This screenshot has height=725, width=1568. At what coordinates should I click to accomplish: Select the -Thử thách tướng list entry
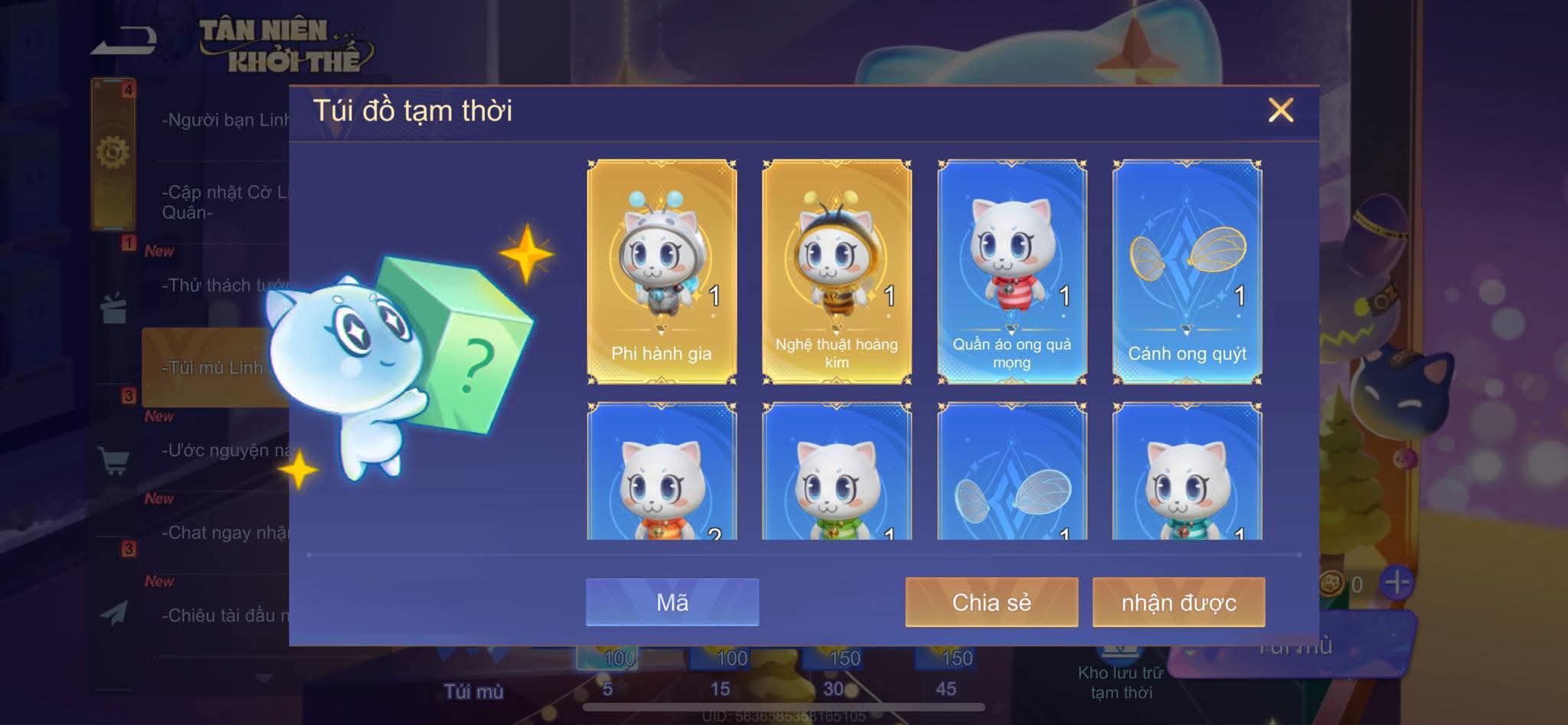click(x=222, y=286)
